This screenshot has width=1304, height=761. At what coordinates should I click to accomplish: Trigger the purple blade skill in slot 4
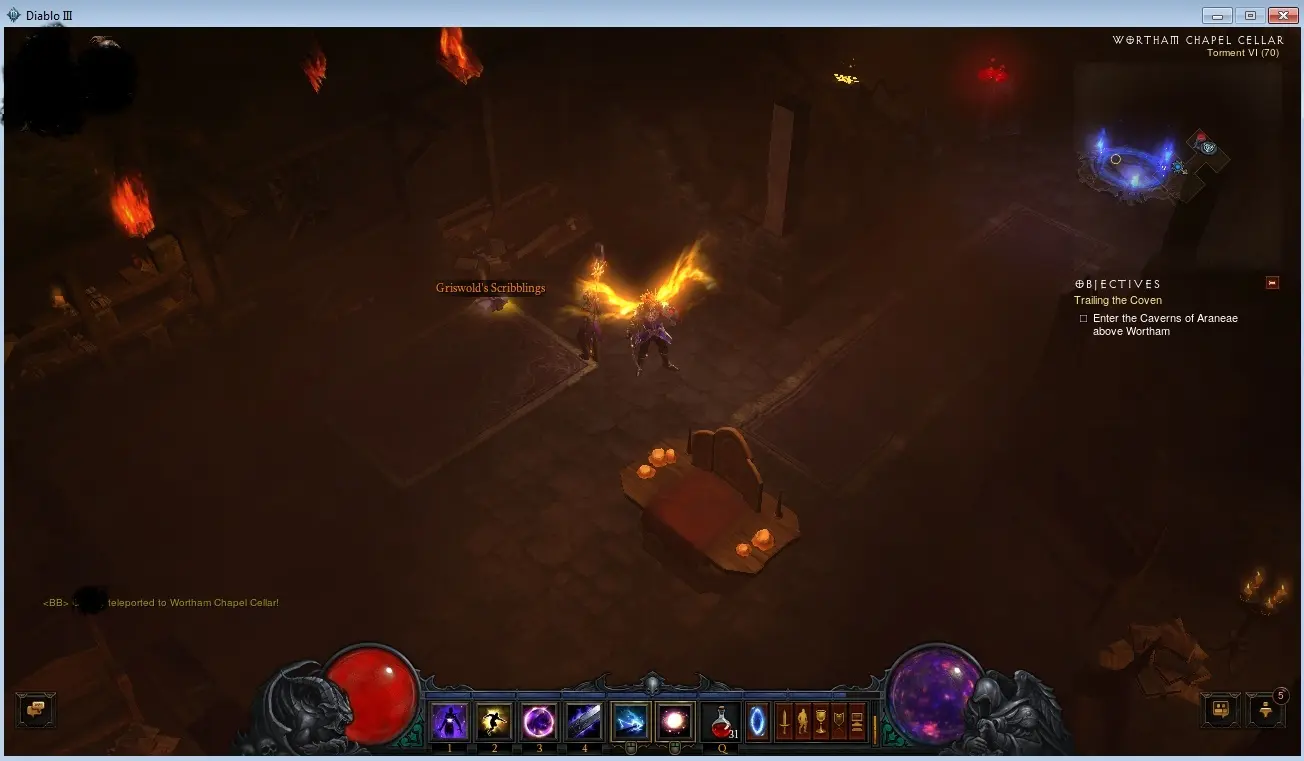[x=584, y=721]
